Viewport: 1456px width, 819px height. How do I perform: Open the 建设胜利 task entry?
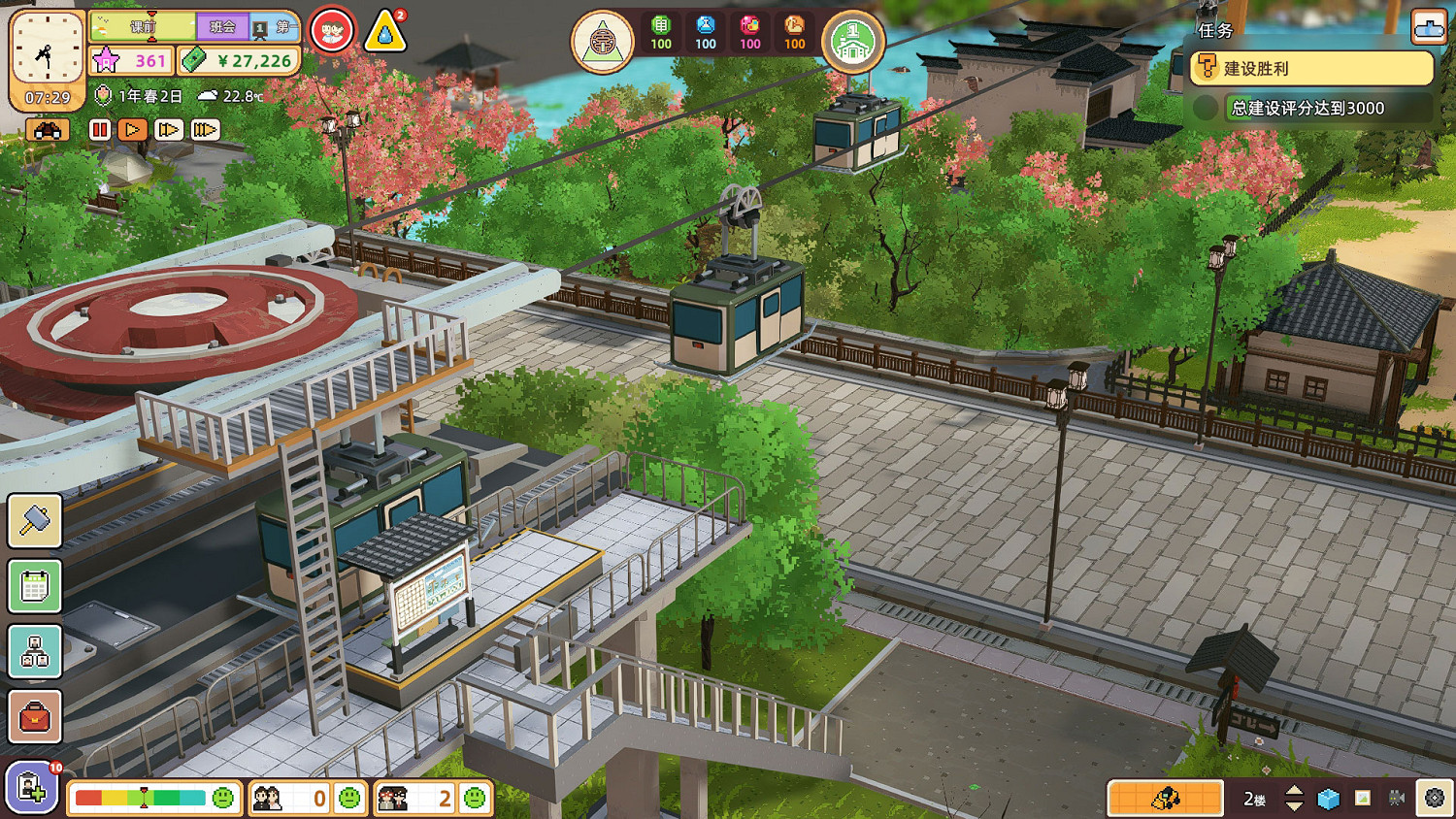(1311, 69)
